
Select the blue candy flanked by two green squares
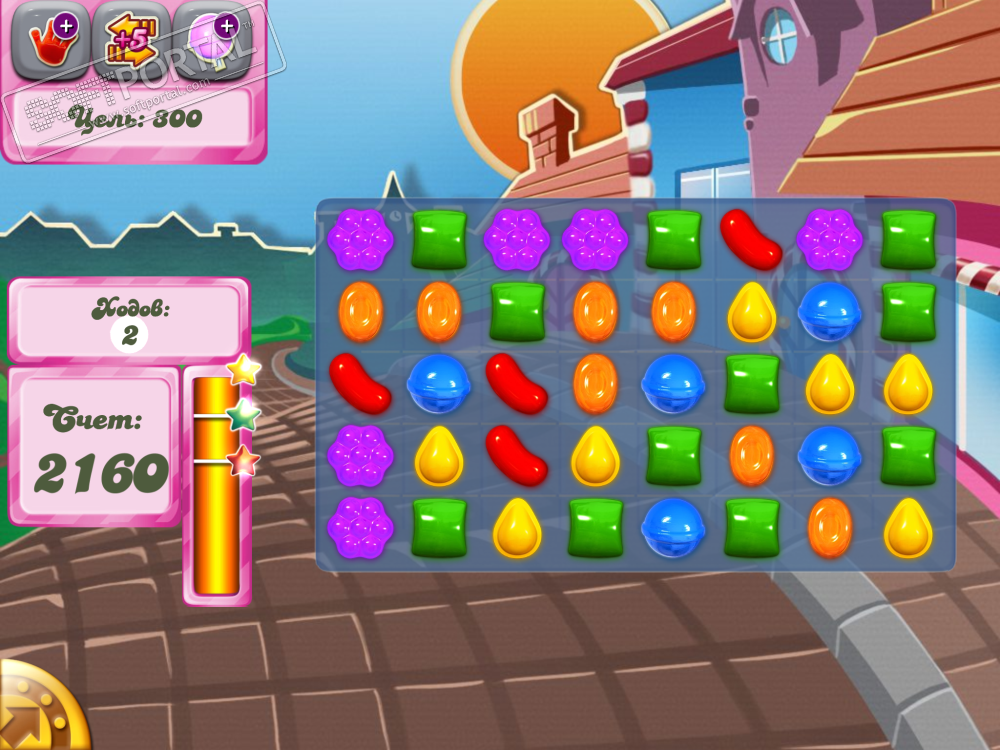click(x=673, y=527)
